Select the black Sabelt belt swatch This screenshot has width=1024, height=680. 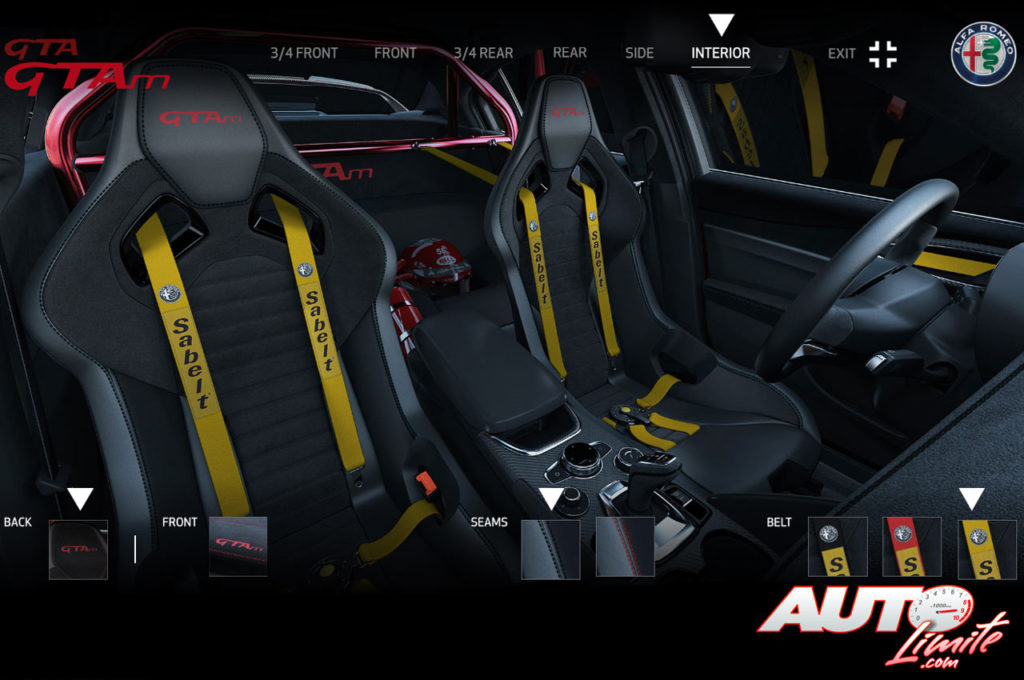tap(838, 547)
